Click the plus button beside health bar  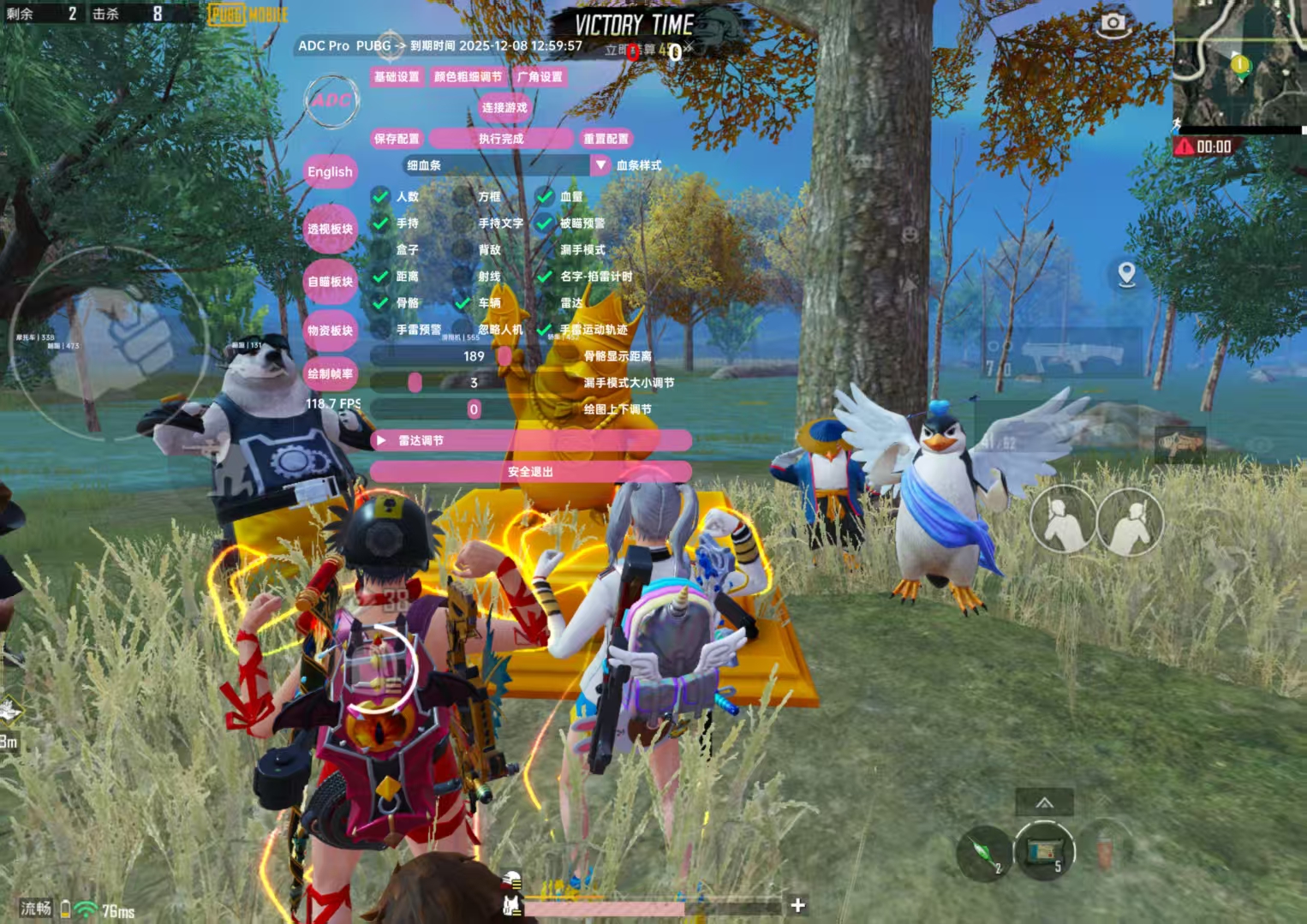798,905
